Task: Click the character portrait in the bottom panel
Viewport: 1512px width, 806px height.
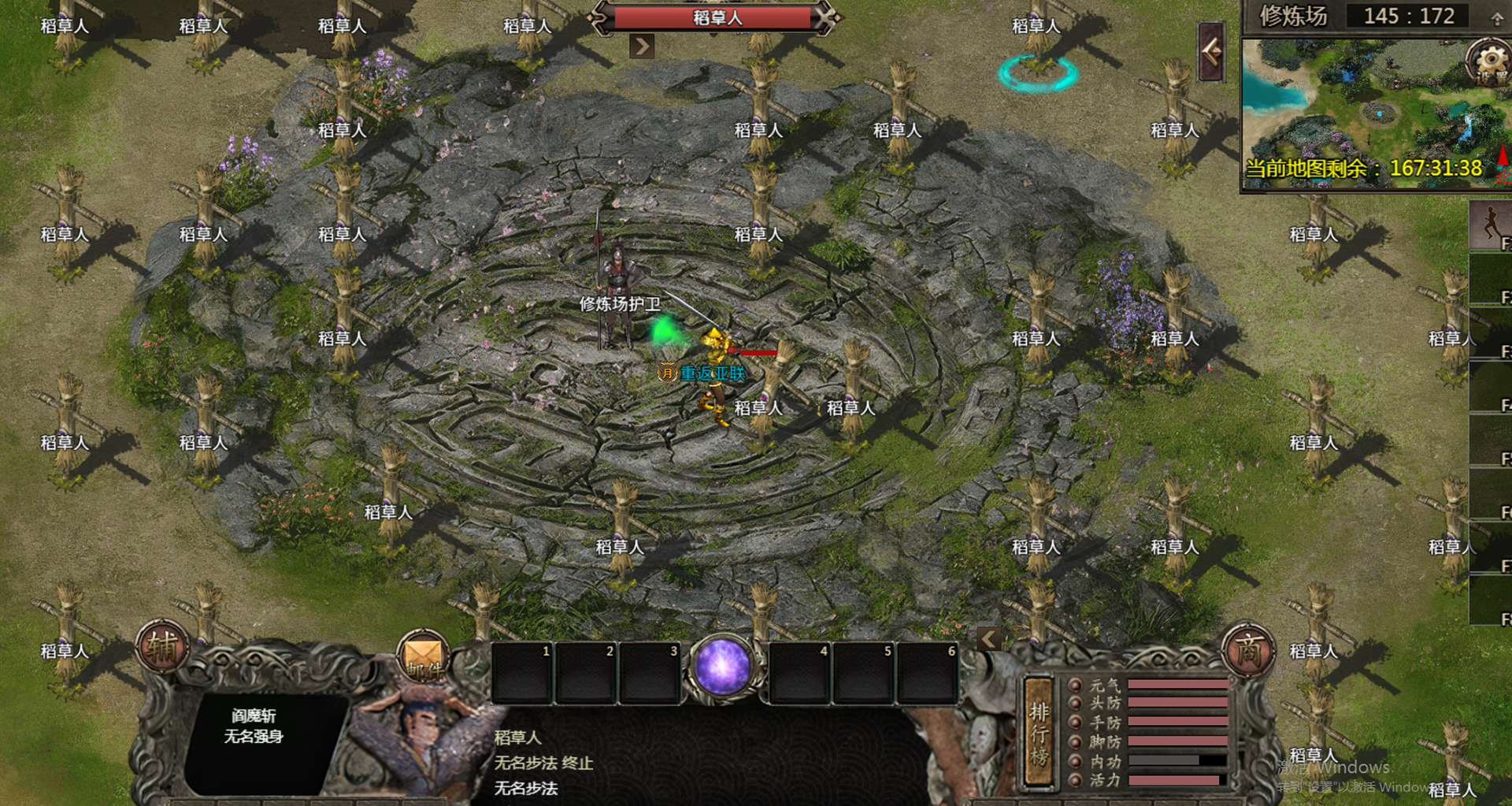Action: click(x=421, y=741)
